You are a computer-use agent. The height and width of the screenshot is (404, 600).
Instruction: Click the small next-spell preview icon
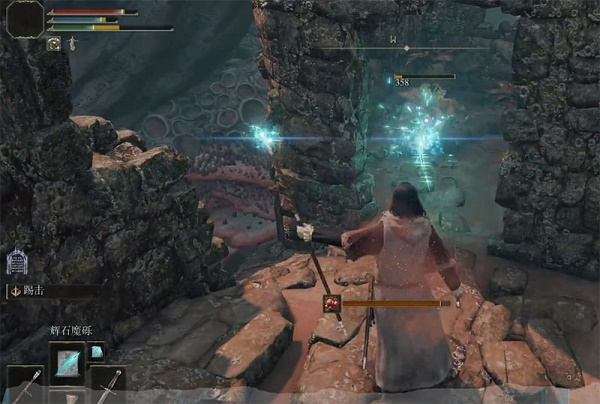pos(97,352)
